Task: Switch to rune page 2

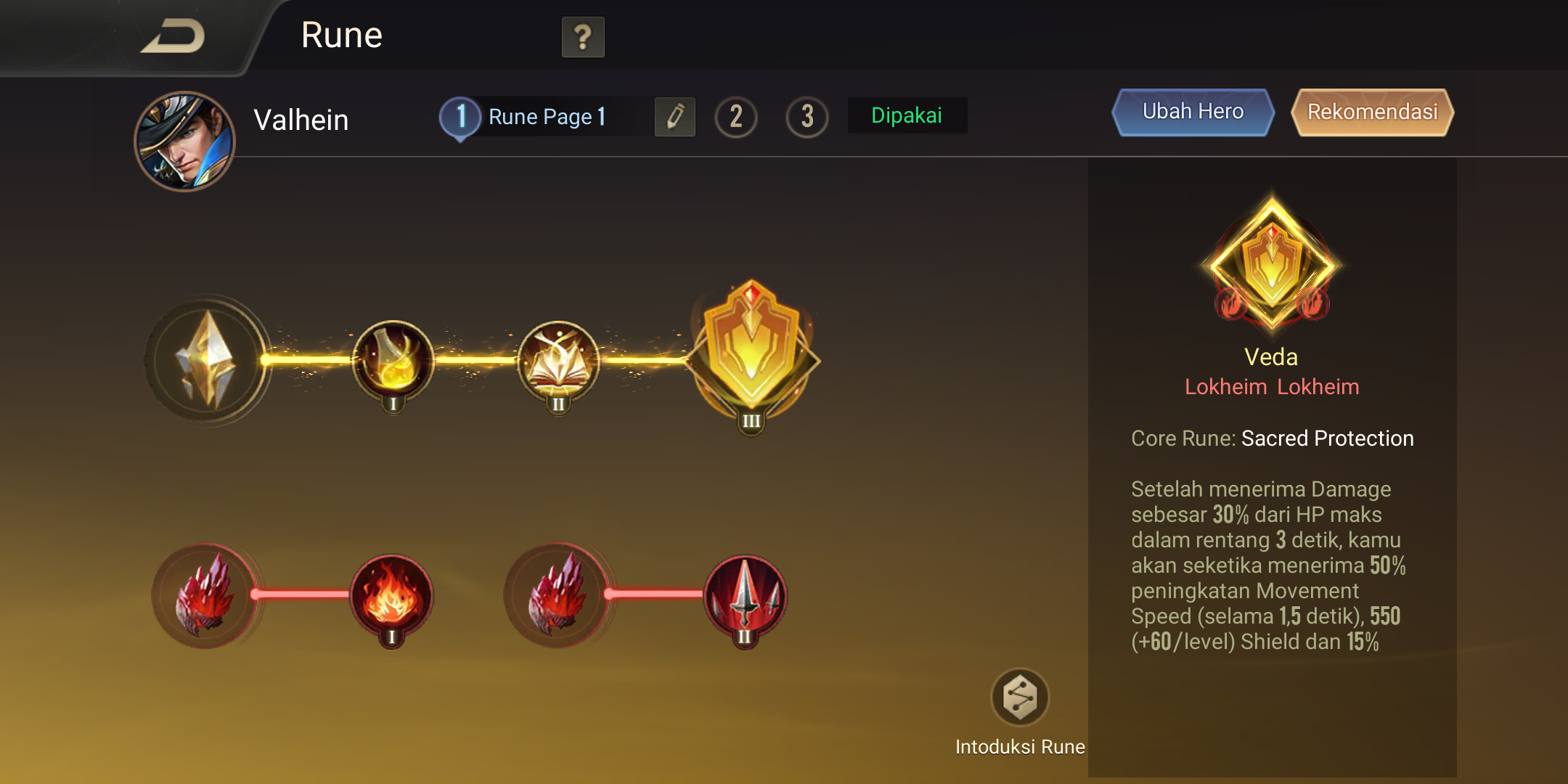Action: [736, 116]
